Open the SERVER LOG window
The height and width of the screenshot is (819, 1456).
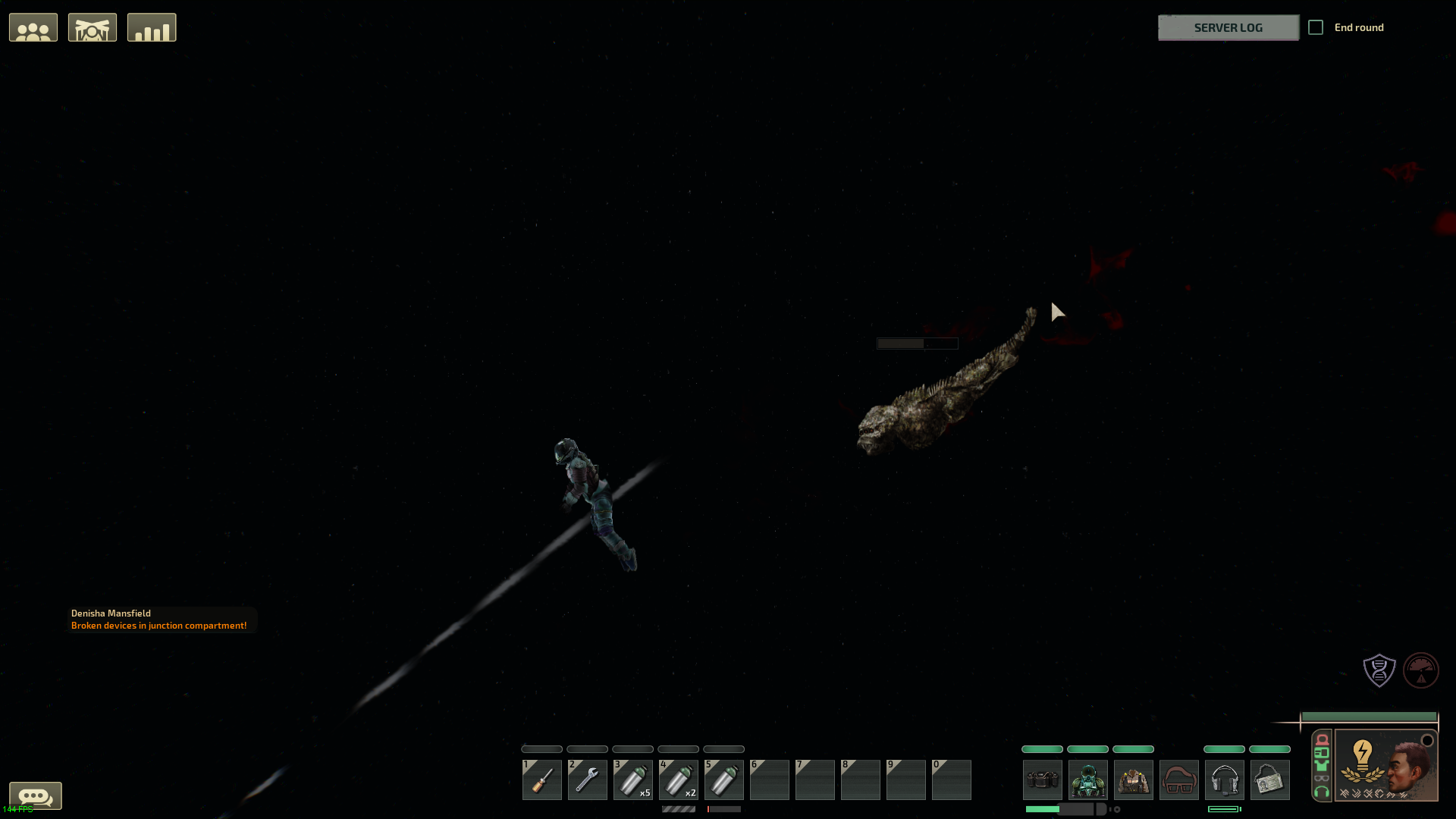[x=1228, y=27]
